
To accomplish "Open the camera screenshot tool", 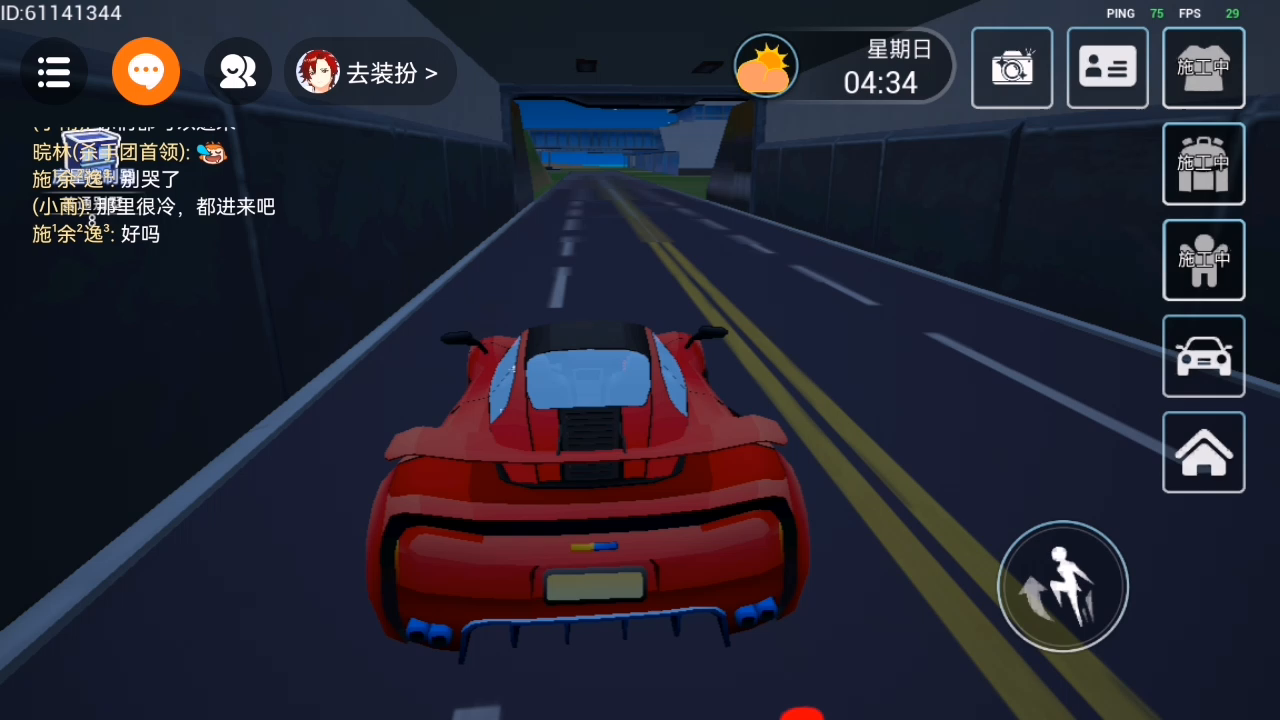I will (1012, 68).
